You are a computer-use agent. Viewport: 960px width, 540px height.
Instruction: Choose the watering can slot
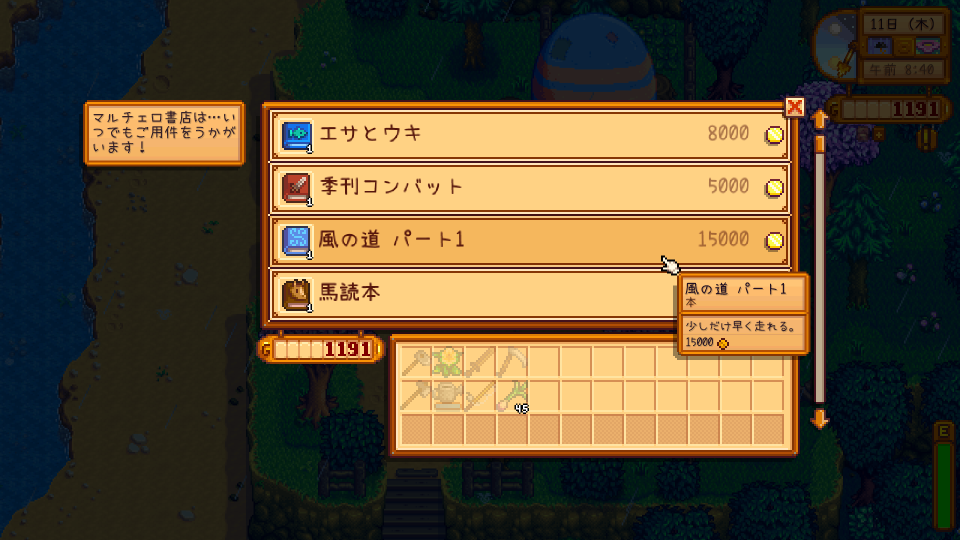[x=449, y=395]
